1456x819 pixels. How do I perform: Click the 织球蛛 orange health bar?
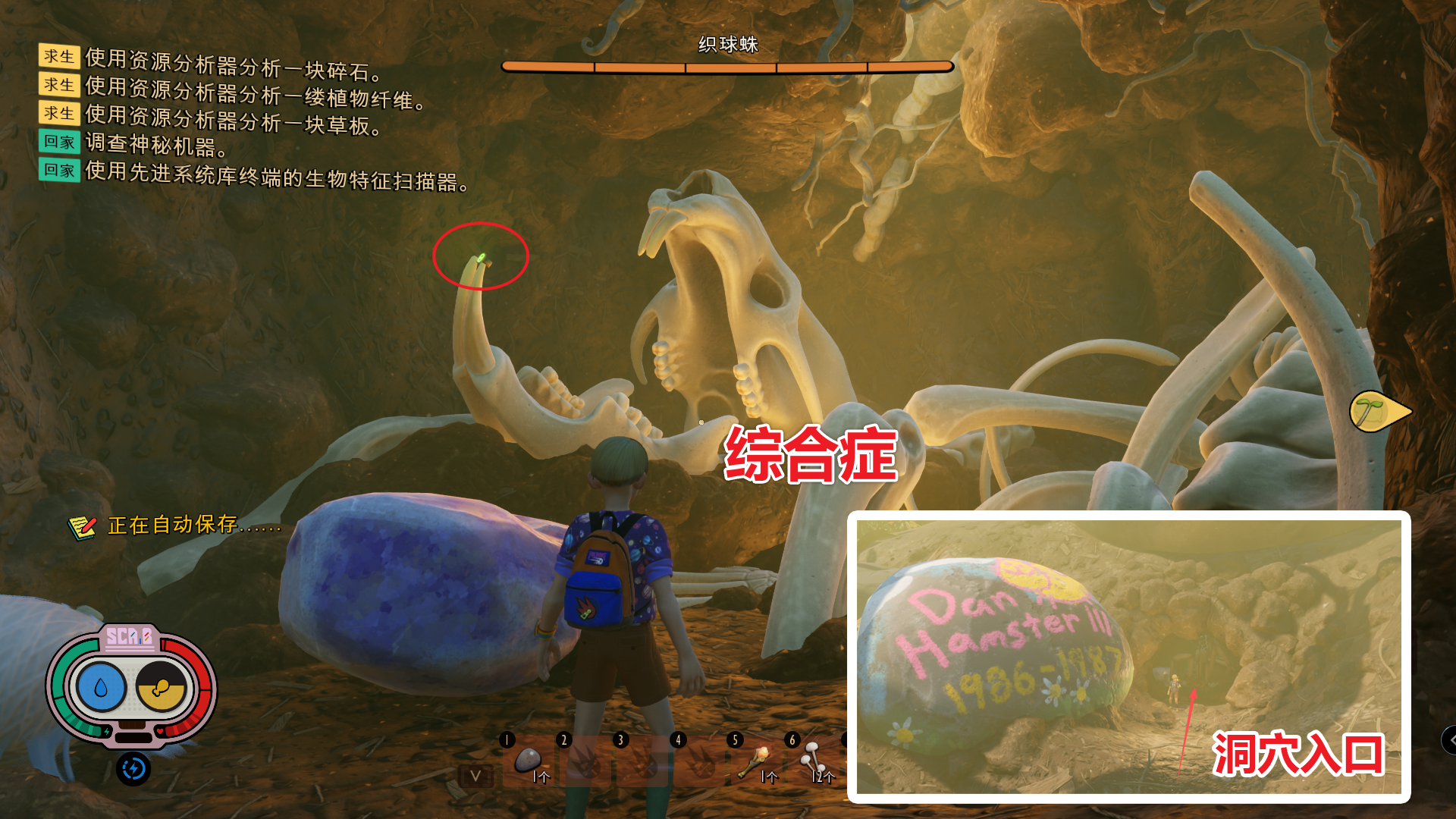726,67
